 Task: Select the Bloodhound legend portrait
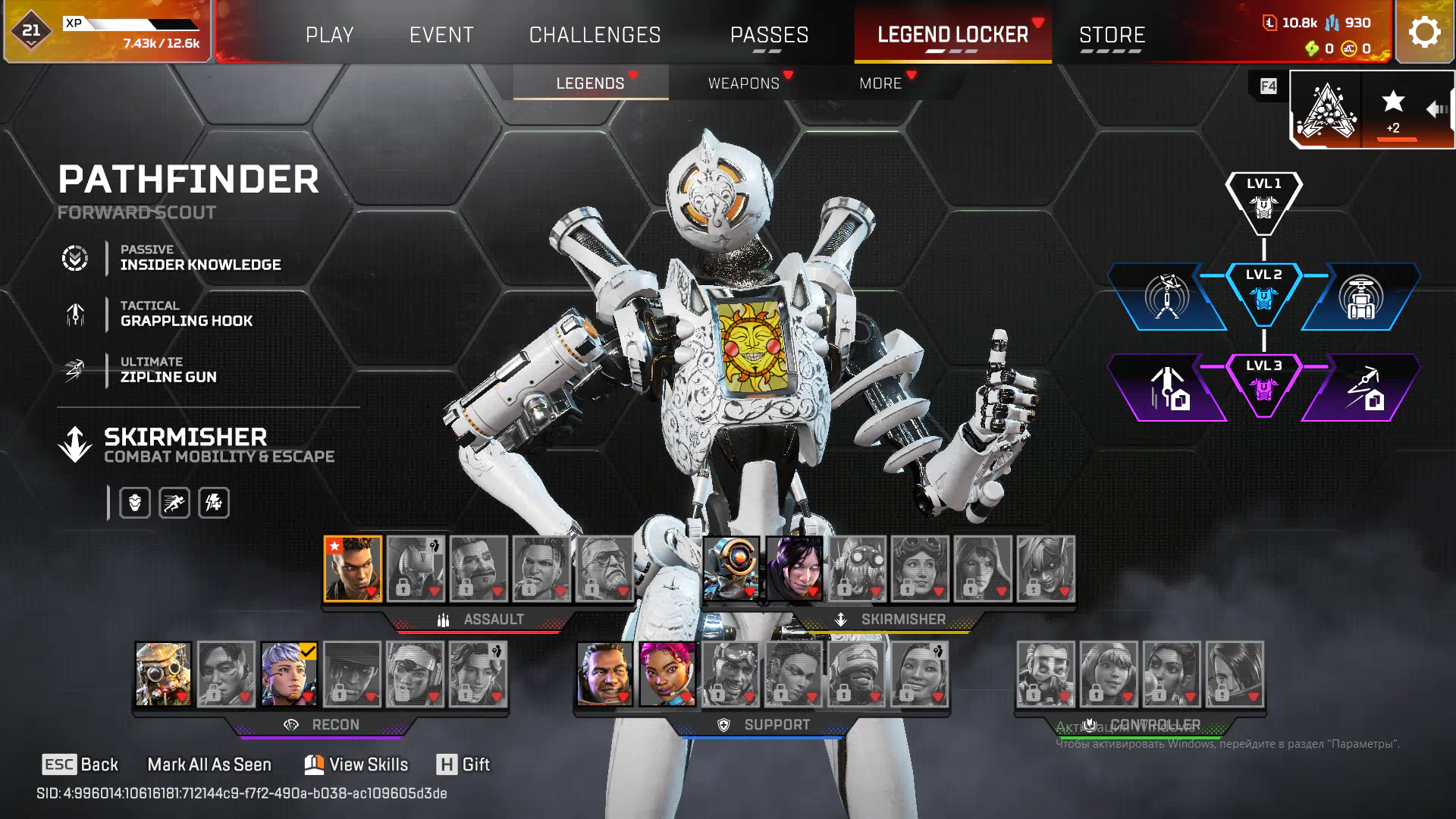[163, 673]
